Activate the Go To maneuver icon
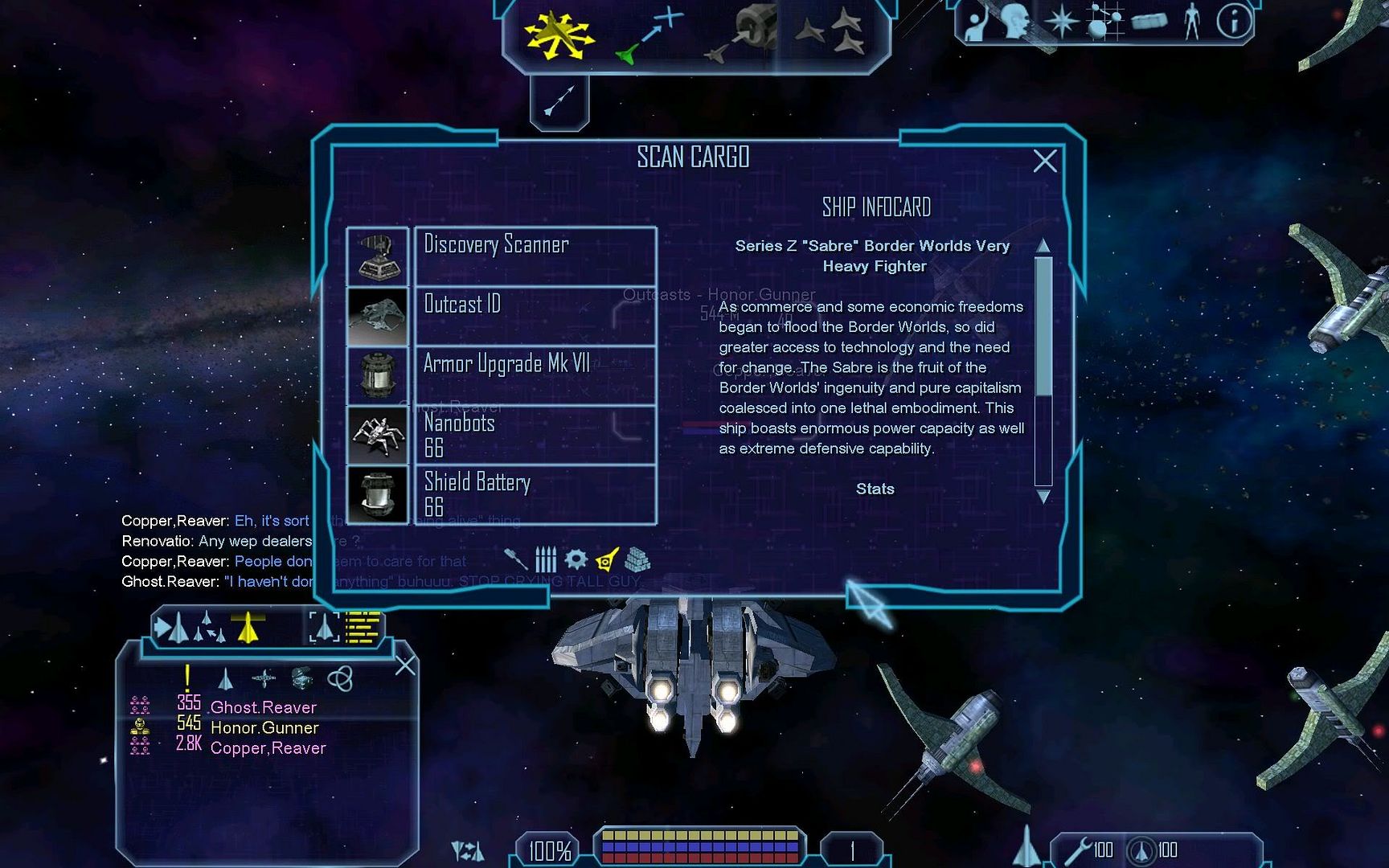This screenshot has width=1389, height=868. point(649,35)
